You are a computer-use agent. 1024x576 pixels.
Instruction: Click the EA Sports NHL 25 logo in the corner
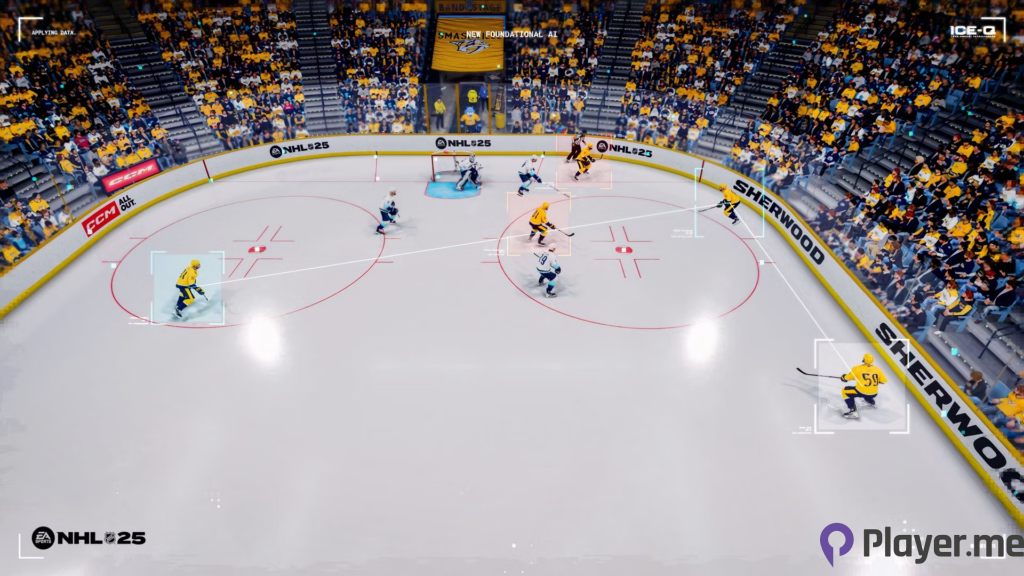tap(88, 538)
